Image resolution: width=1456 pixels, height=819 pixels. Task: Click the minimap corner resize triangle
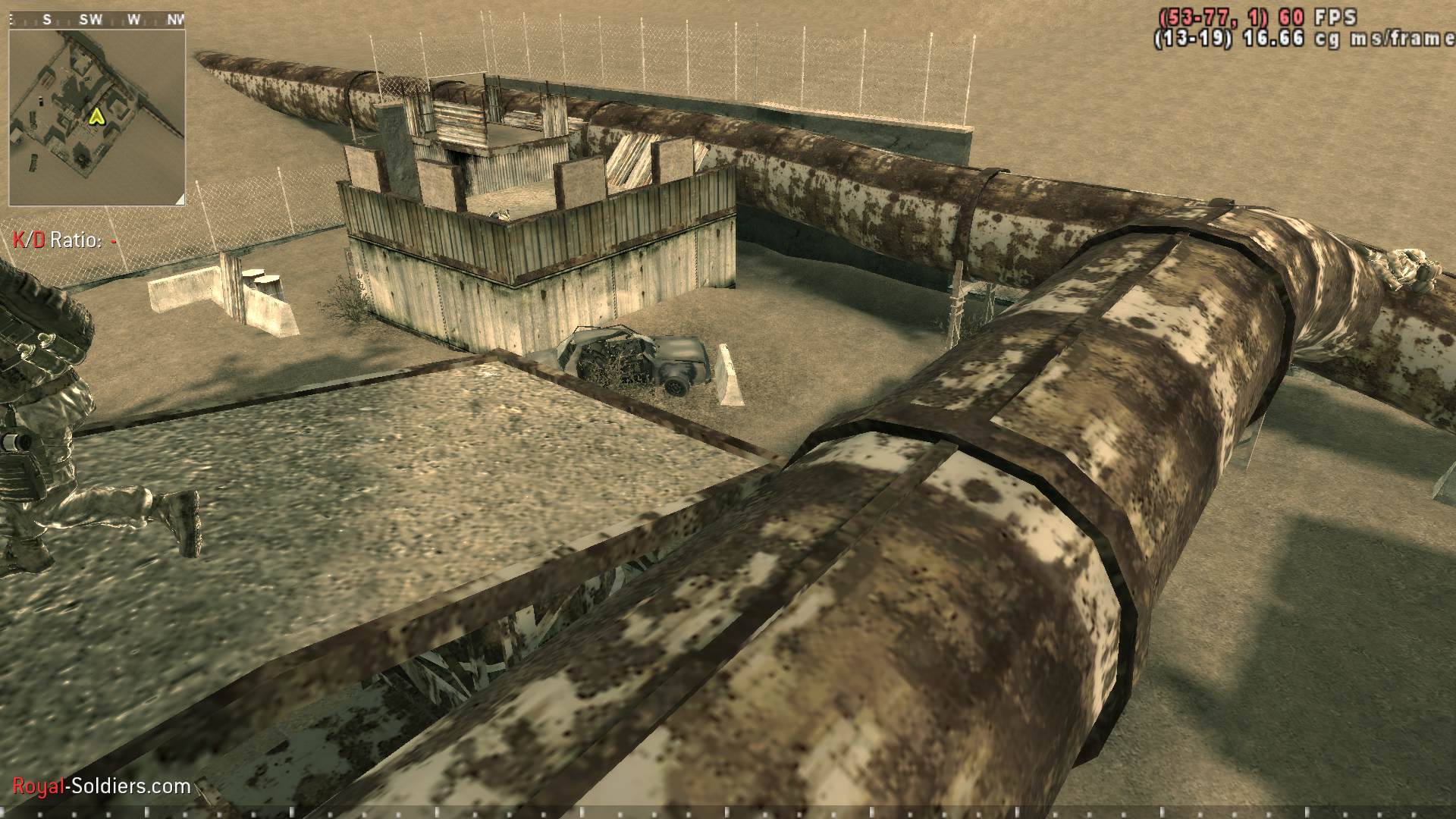[180, 200]
